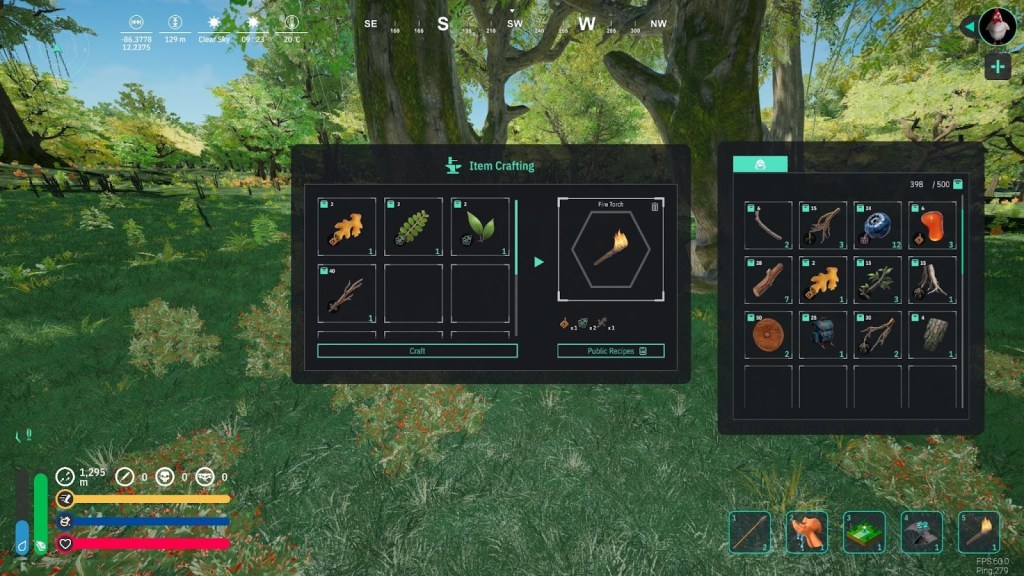This screenshot has height=576, width=1024.
Task: Select the fern leaf crafting ingredient slot
Action: (413, 227)
